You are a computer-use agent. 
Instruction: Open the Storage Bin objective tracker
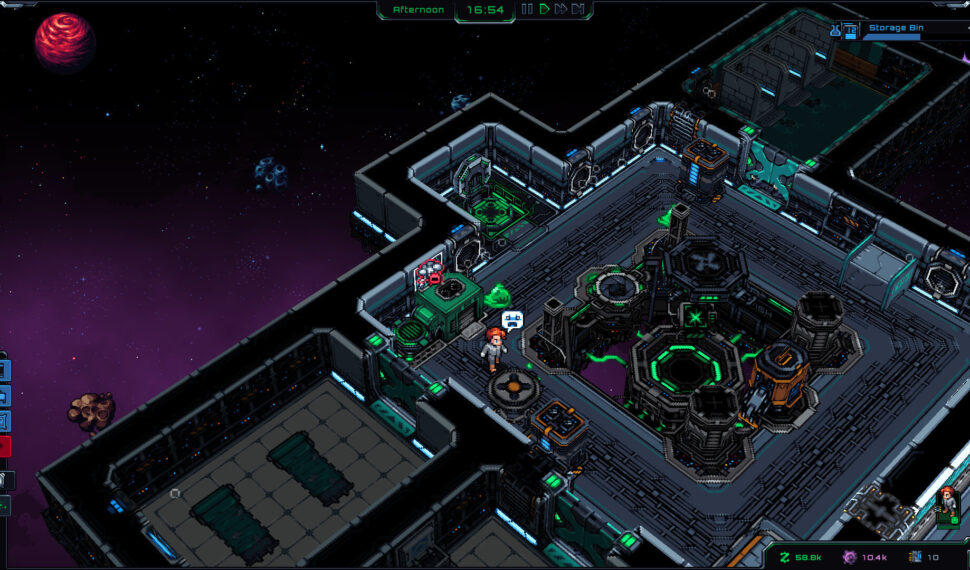coord(894,29)
